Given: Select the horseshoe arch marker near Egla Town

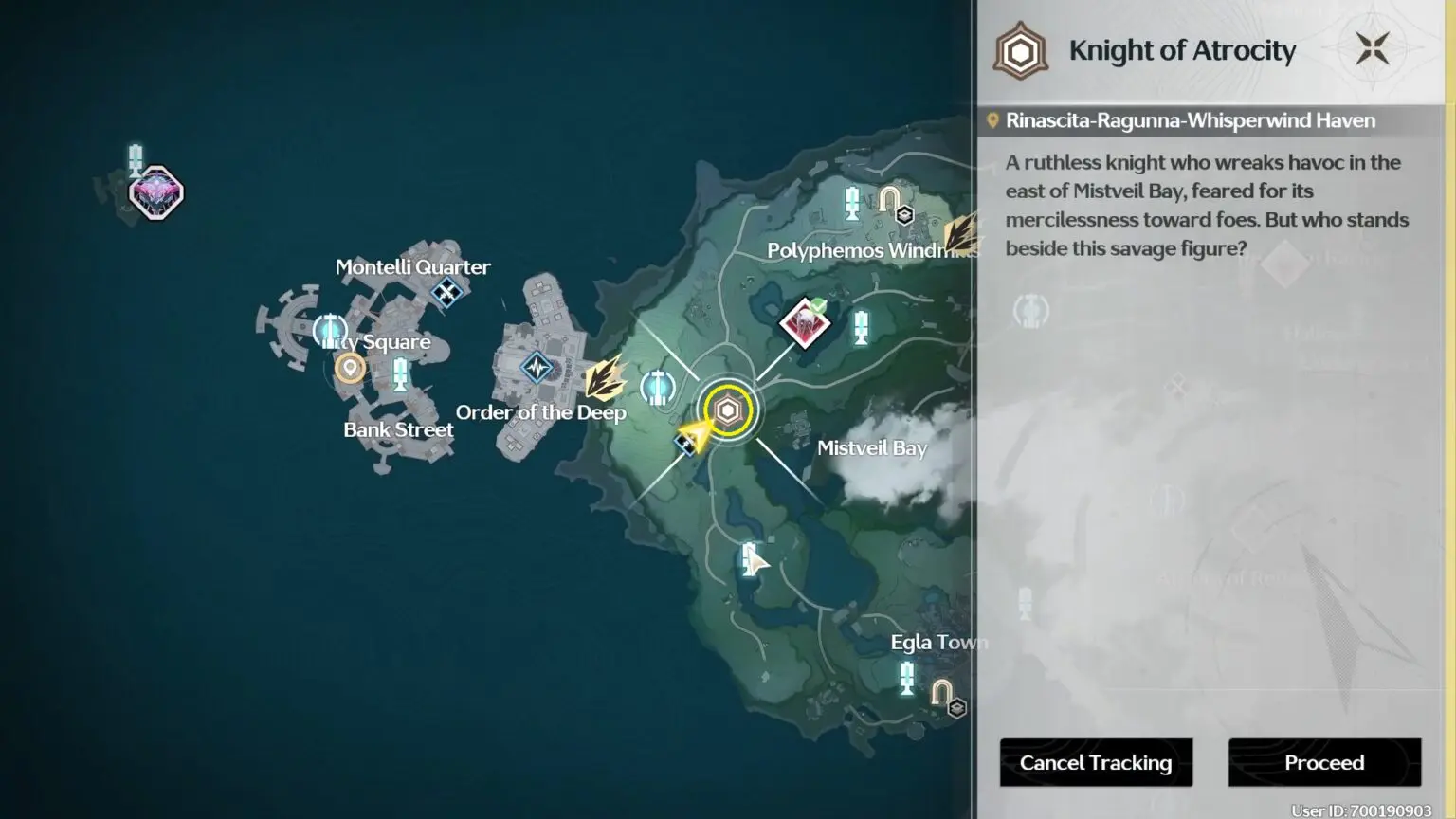Looking at the screenshot, I should coord(941,693).
